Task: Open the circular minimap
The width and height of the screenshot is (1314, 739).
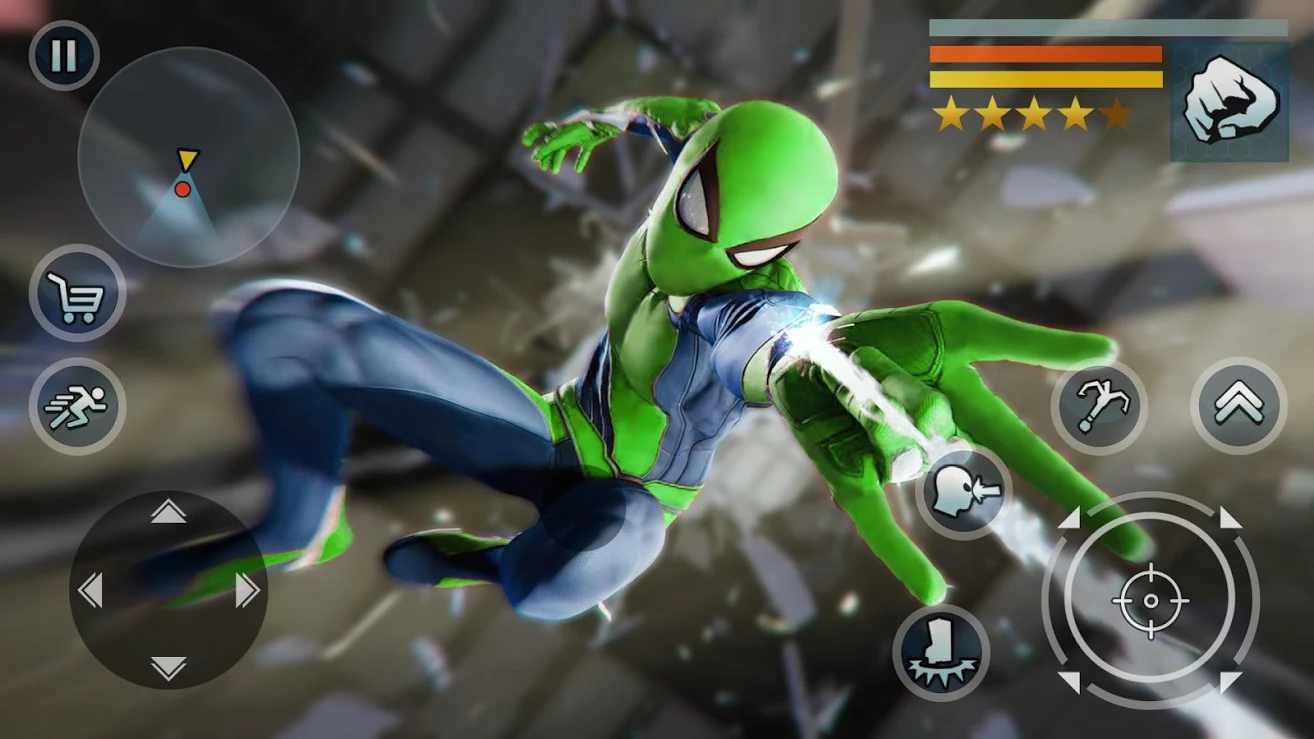Action: (x=188, y=157)
